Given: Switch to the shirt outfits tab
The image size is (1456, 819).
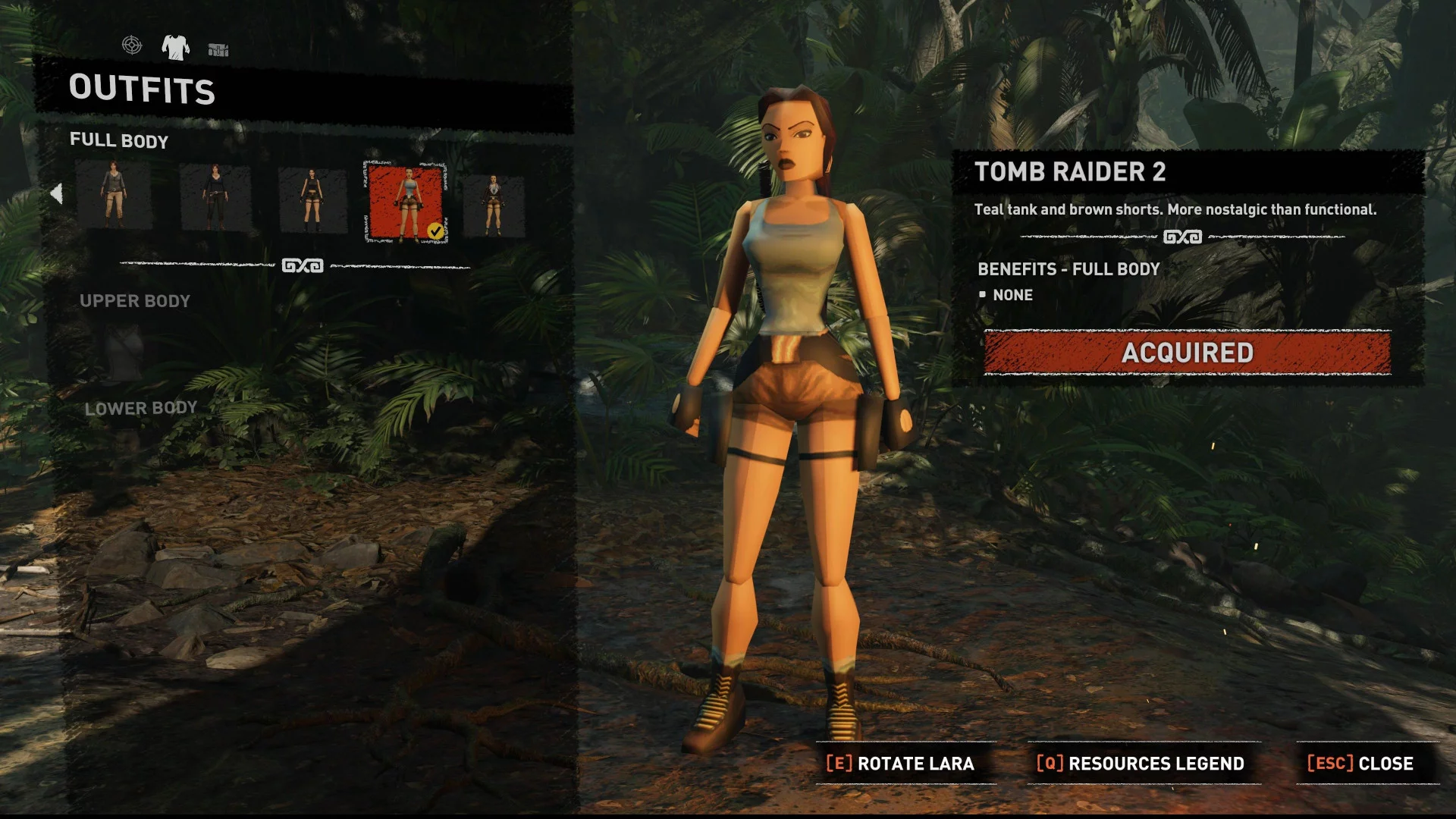Looking at the screenshot, I should (175, 47).
